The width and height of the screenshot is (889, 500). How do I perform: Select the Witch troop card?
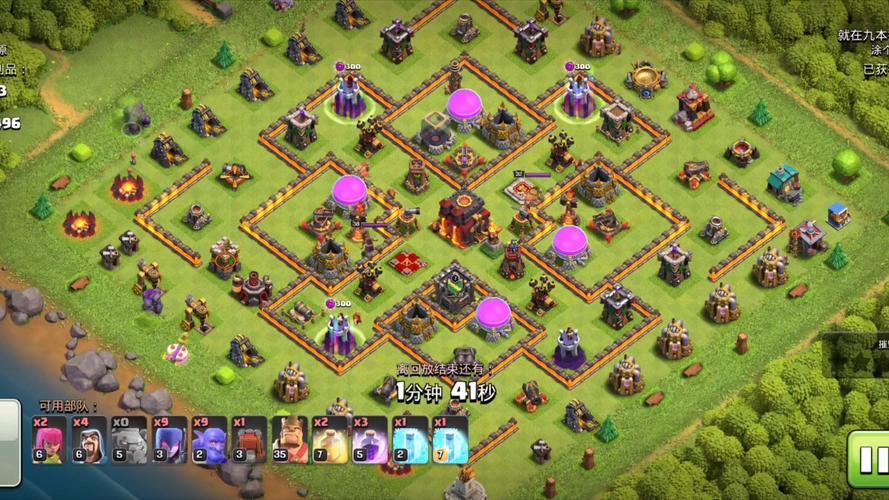point(169,440)
